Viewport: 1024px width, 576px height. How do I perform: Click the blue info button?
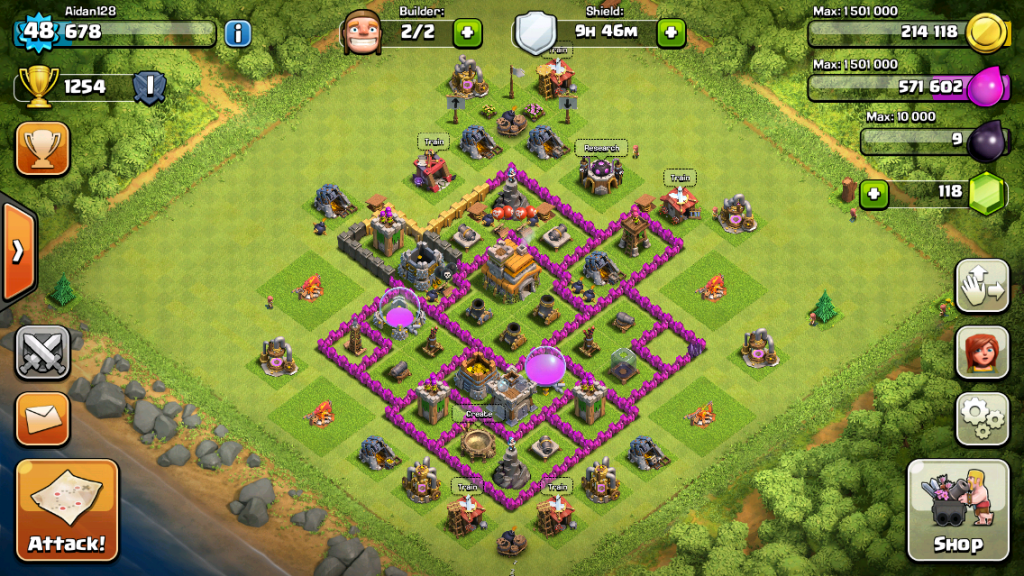237,33
